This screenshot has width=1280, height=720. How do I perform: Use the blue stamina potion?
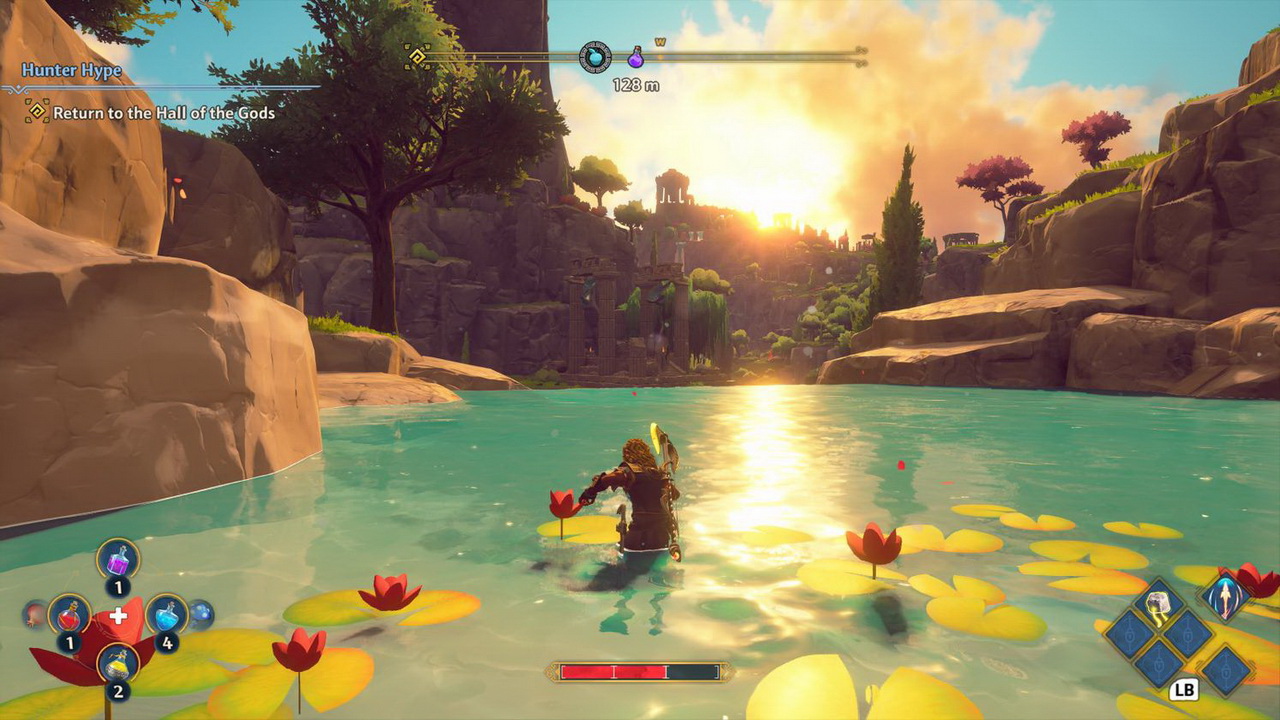coord(166,614)
